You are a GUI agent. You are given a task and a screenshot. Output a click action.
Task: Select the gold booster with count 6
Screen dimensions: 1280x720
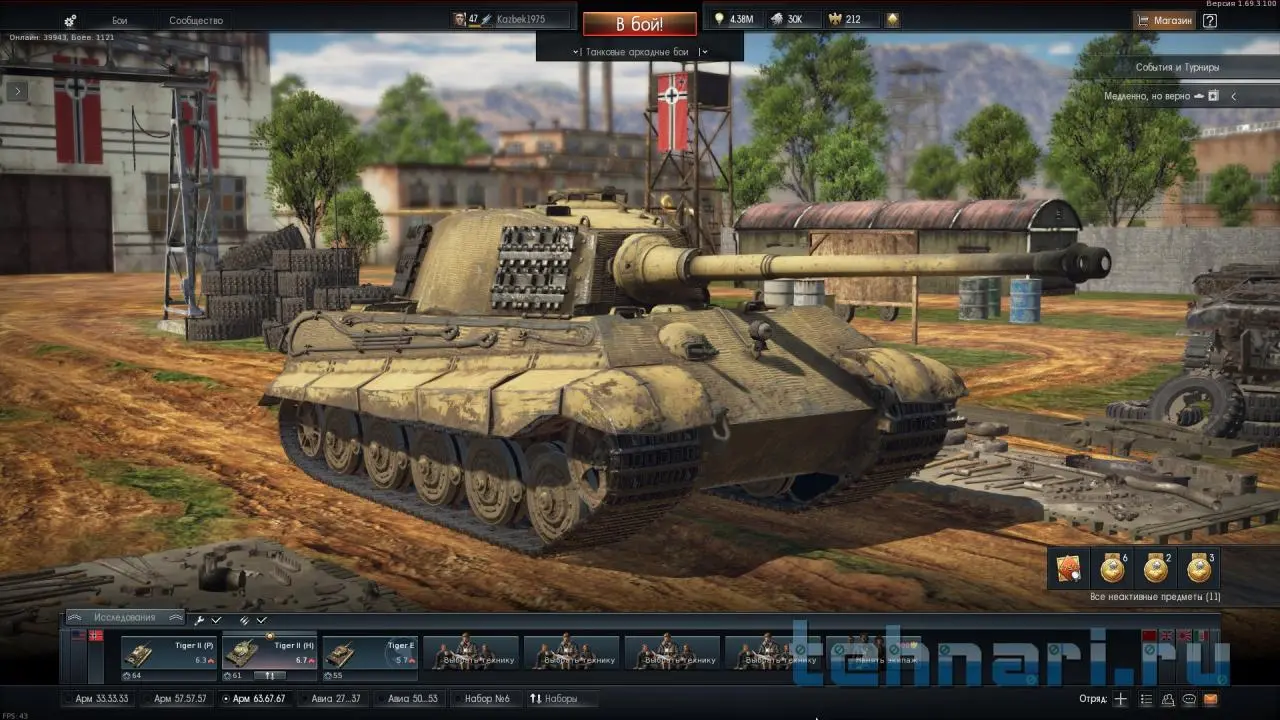(1112, 569)
